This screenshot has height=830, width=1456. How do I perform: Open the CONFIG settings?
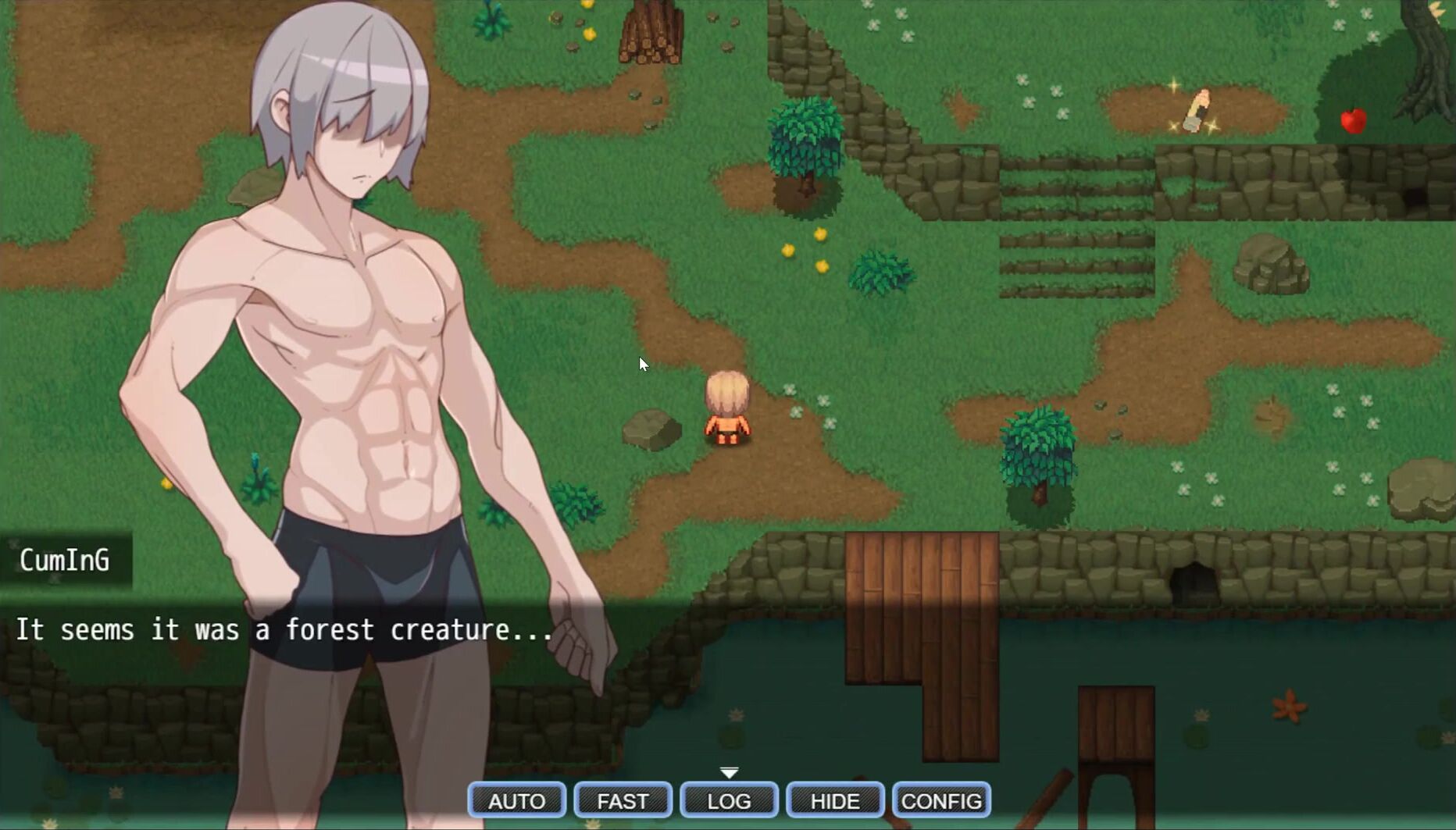coord(941,800)
